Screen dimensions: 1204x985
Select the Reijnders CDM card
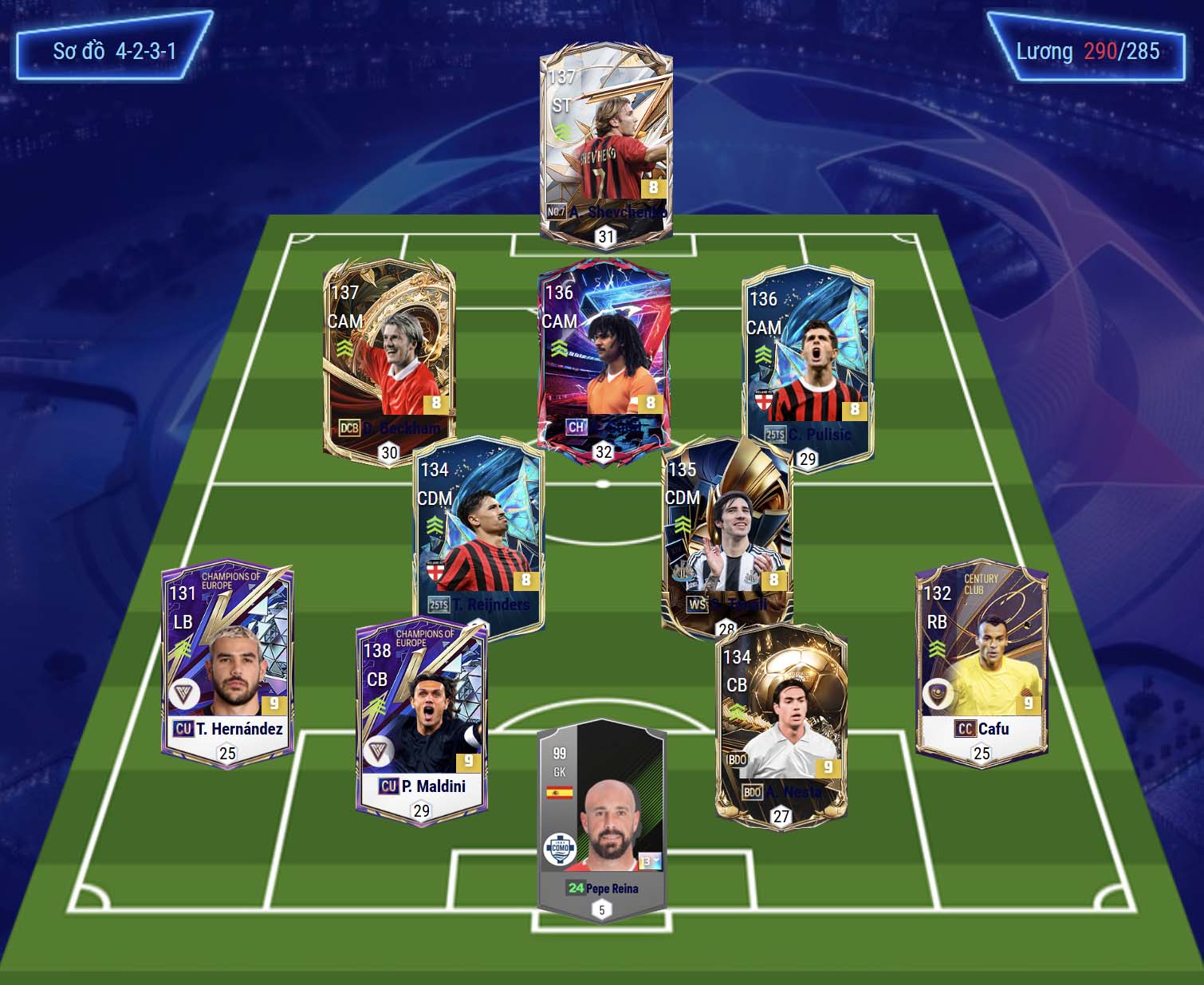pos(478,530)
